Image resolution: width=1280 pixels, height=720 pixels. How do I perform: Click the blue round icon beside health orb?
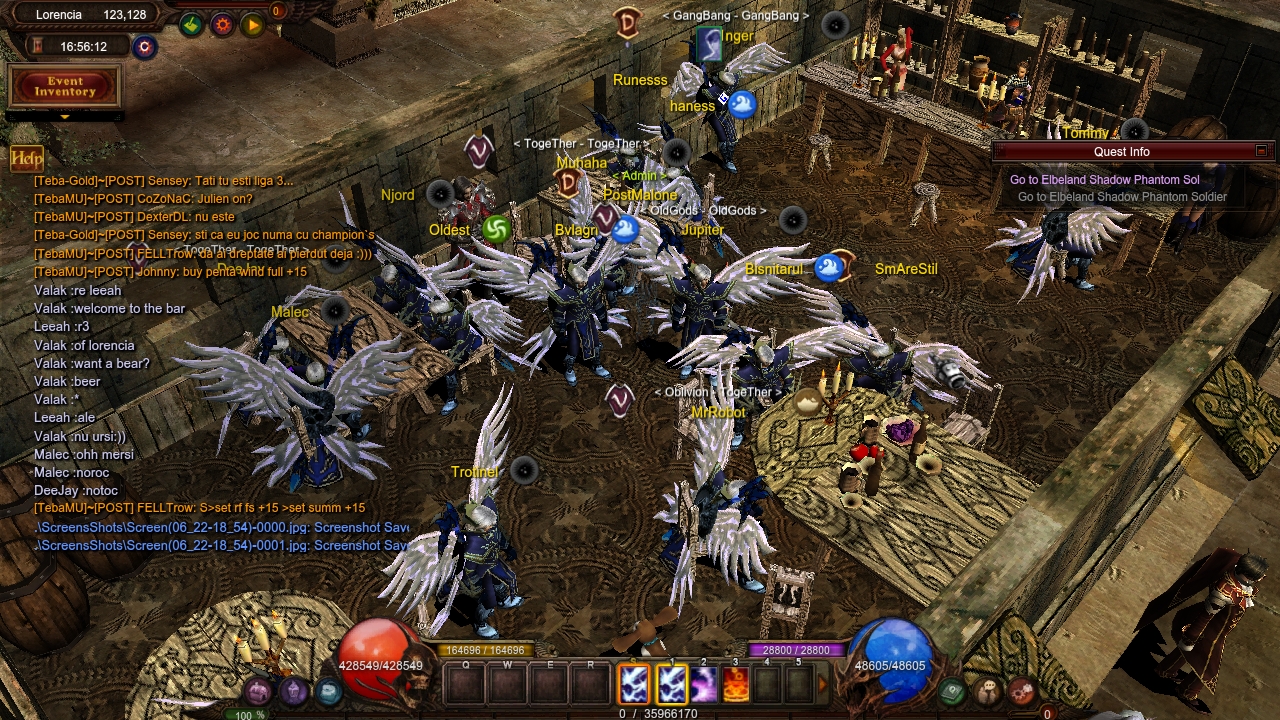coord(328,691)
